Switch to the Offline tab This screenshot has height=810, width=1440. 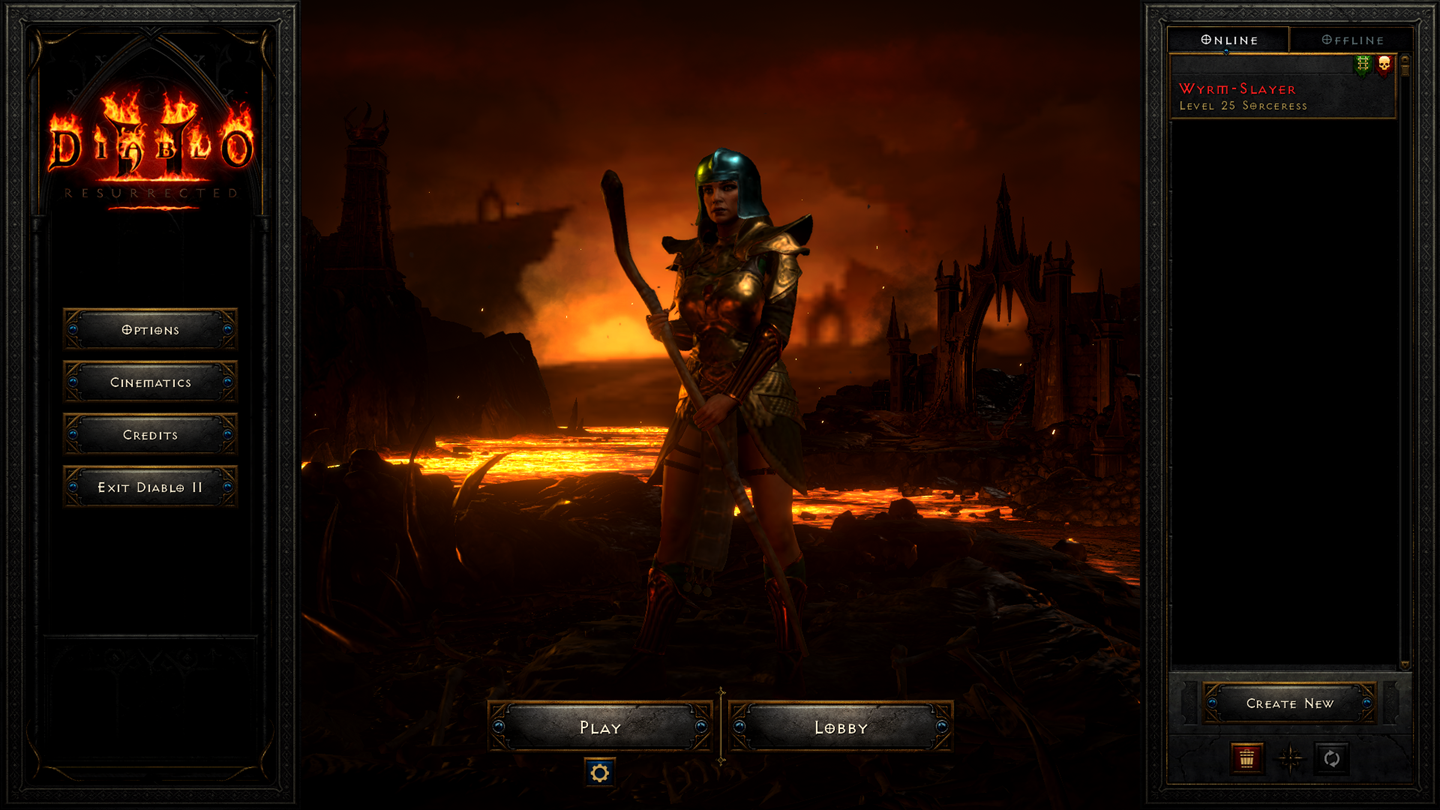click(1352, 40)
